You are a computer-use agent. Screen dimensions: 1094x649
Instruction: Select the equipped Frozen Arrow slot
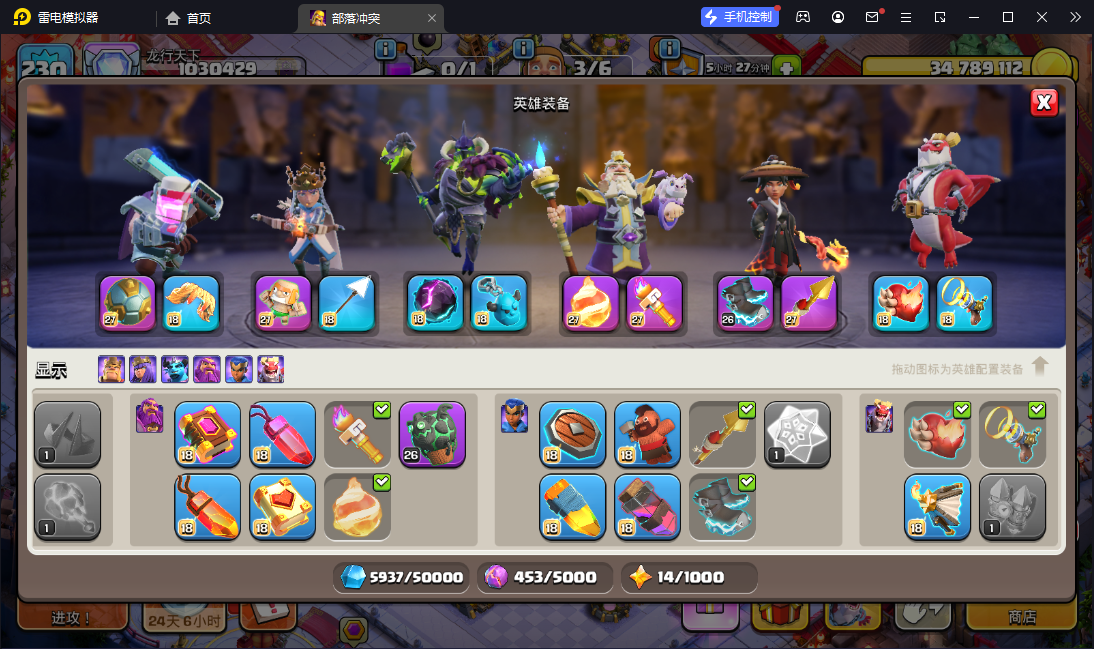pos(346,302)
